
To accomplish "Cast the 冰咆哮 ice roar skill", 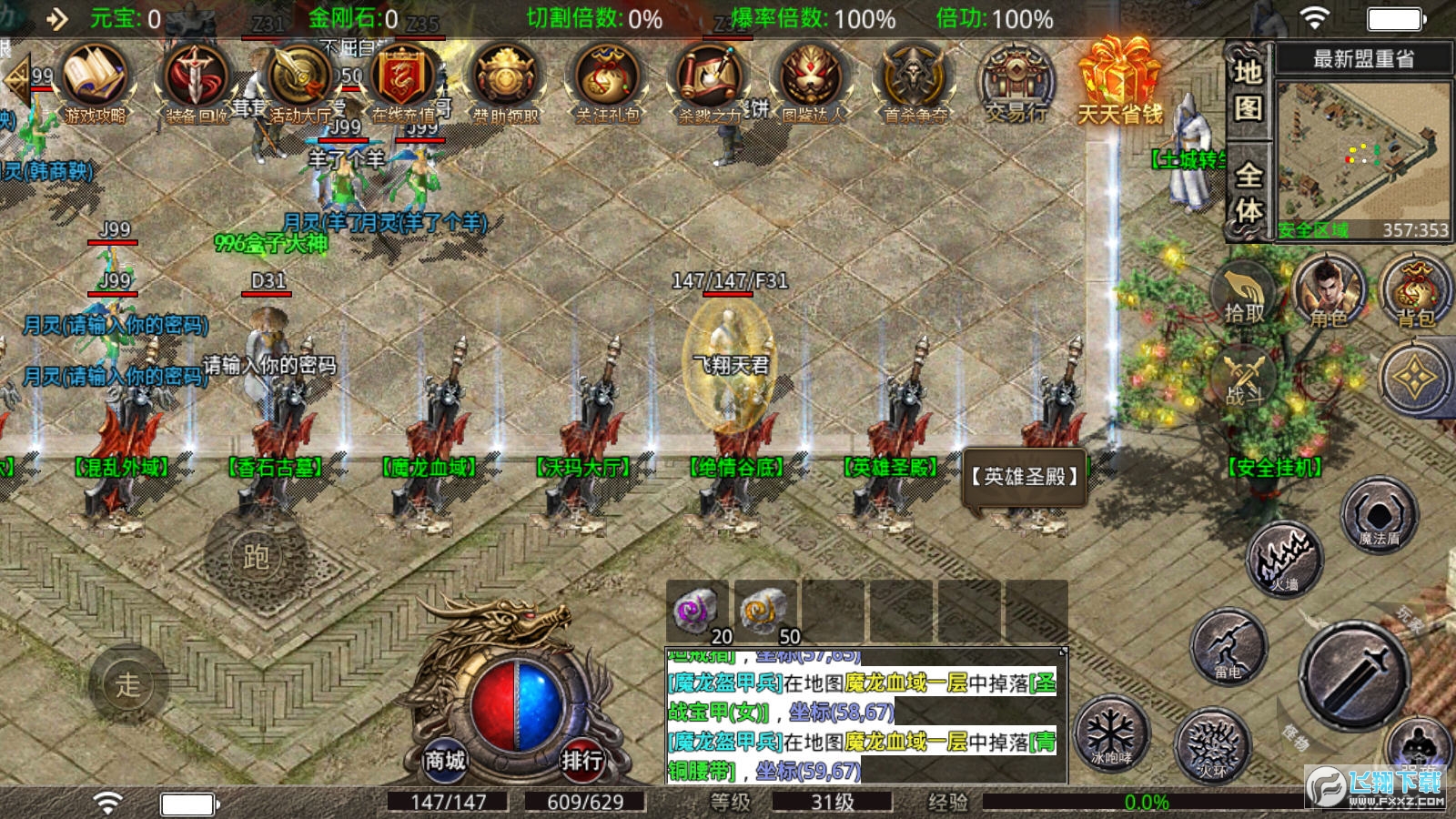I will [1111, 733].
